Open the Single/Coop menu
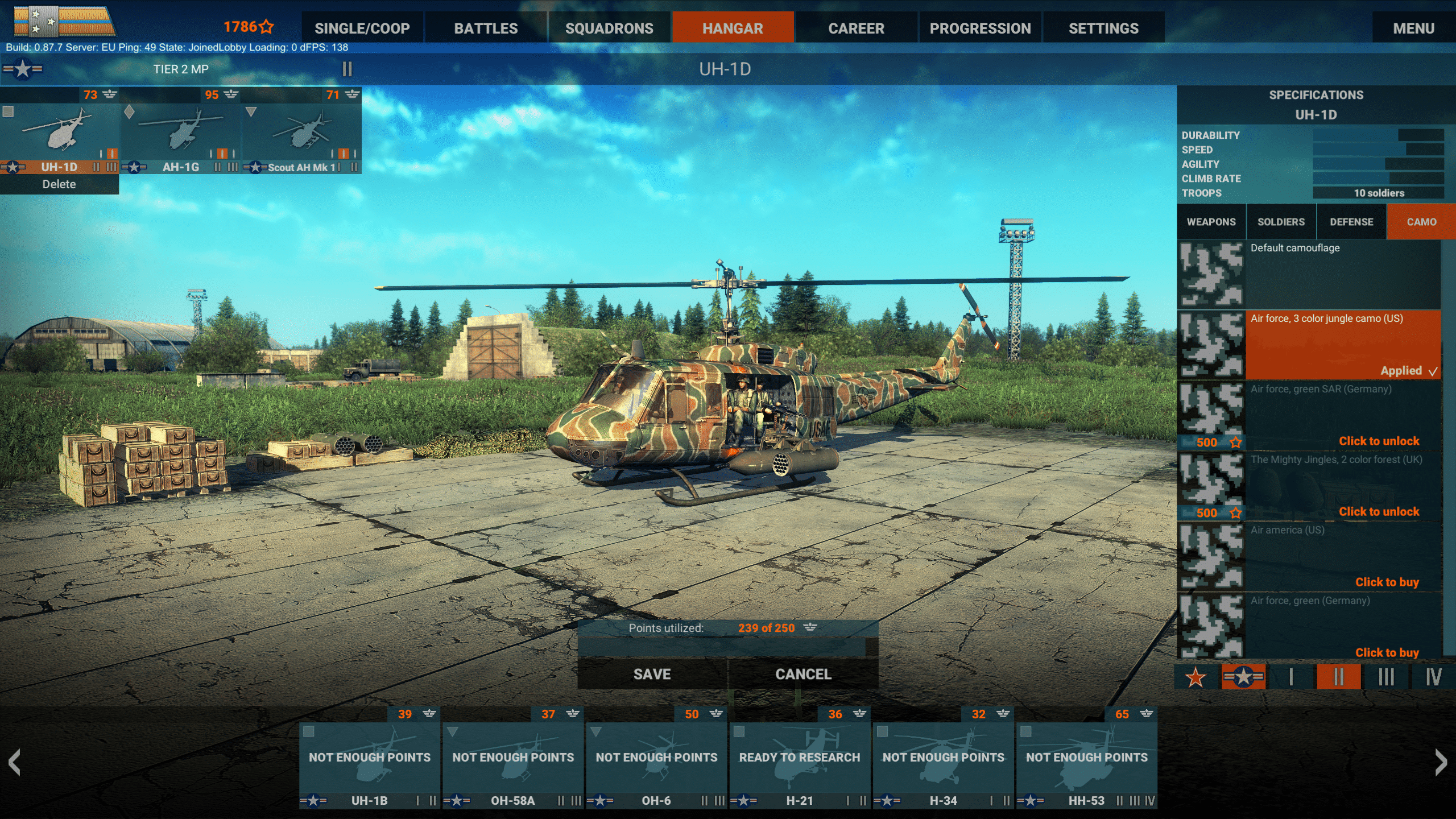Screen dimensions: 1456x819 point(362,28)
